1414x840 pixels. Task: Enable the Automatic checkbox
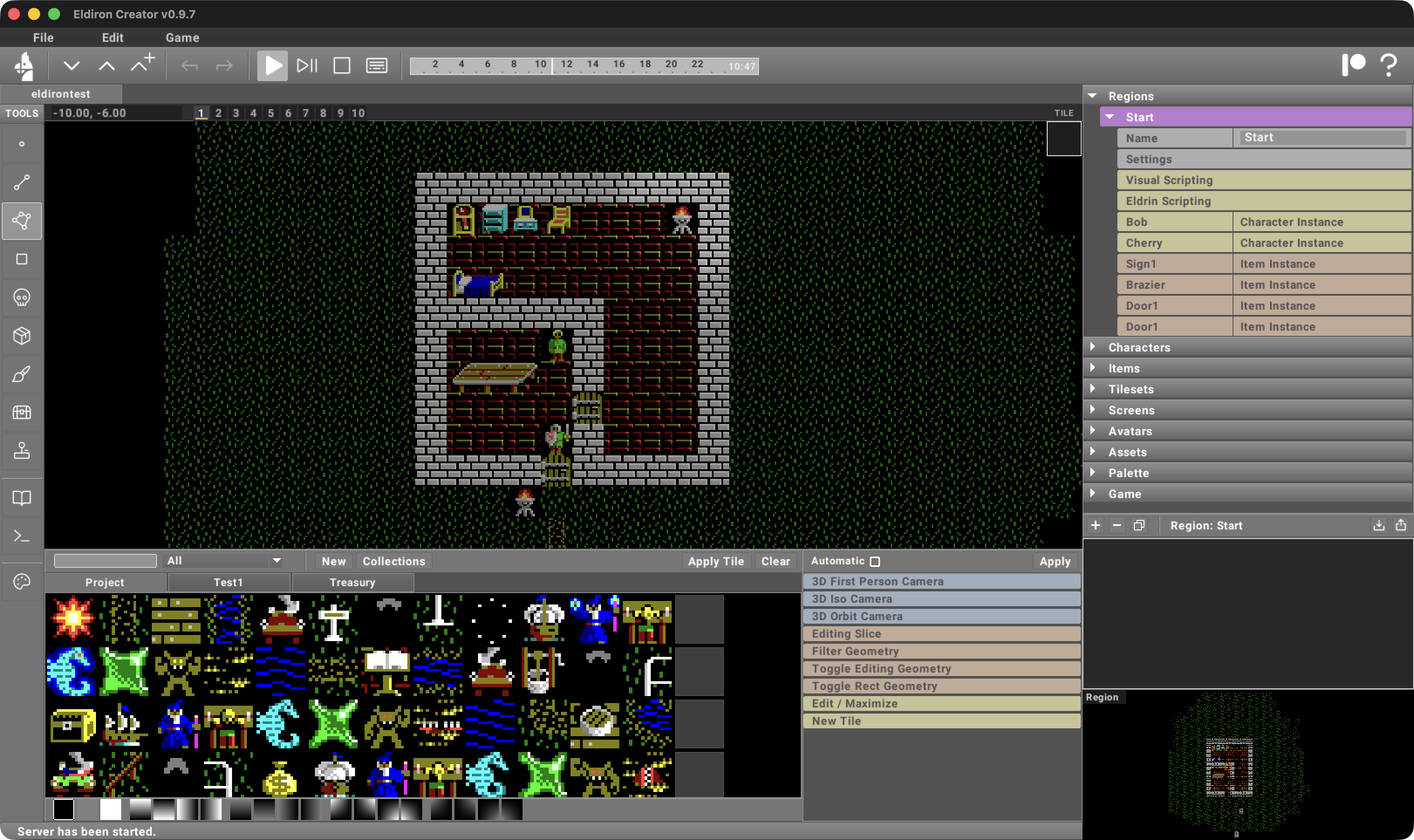[876, 561]
